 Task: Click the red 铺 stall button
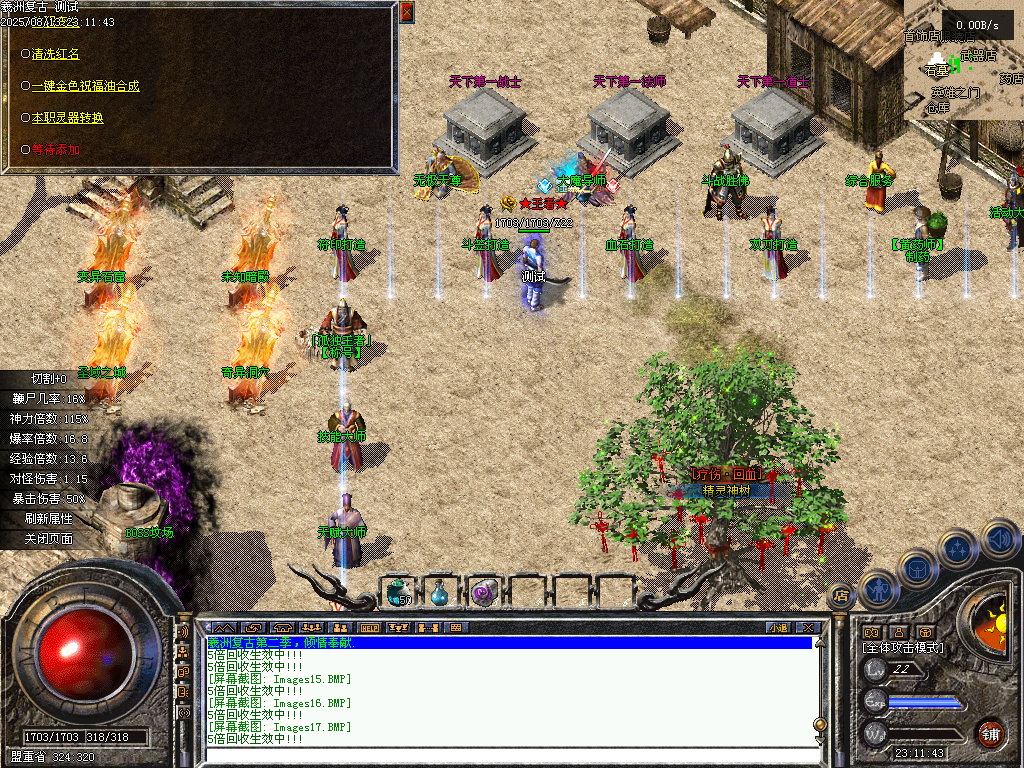point(990,734)
